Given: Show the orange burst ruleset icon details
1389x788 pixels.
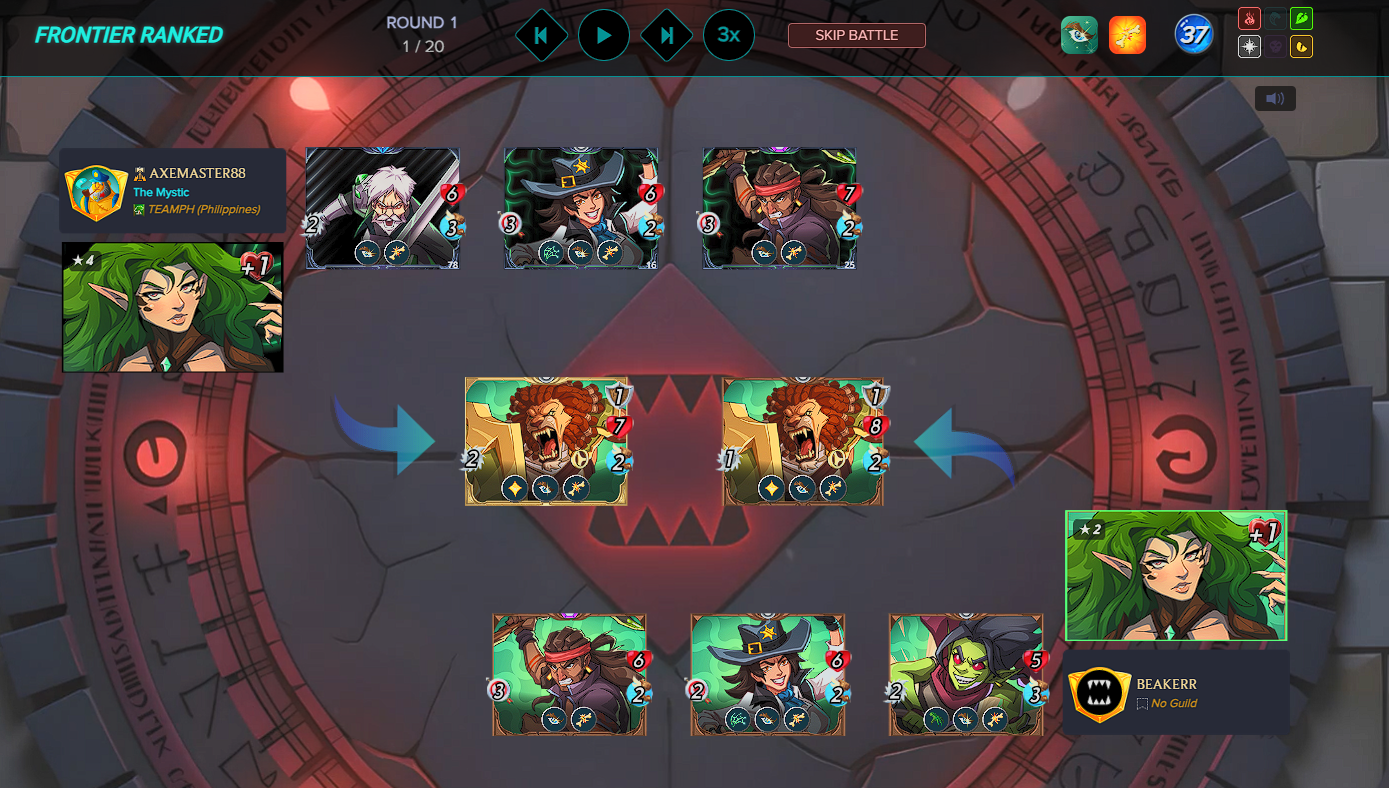Looking at the screenshot, I should [1127, 35].
